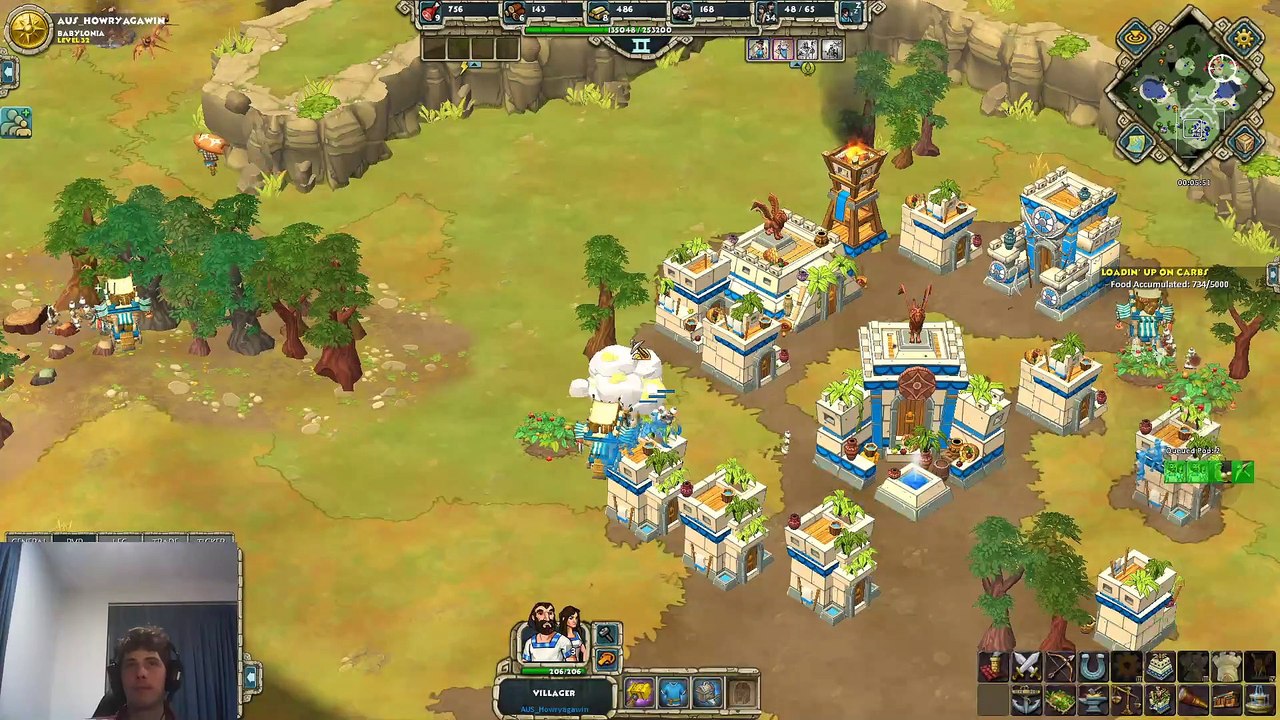
Task: Build the bow and arrow archery range
Action: (x=1059, y=666)
